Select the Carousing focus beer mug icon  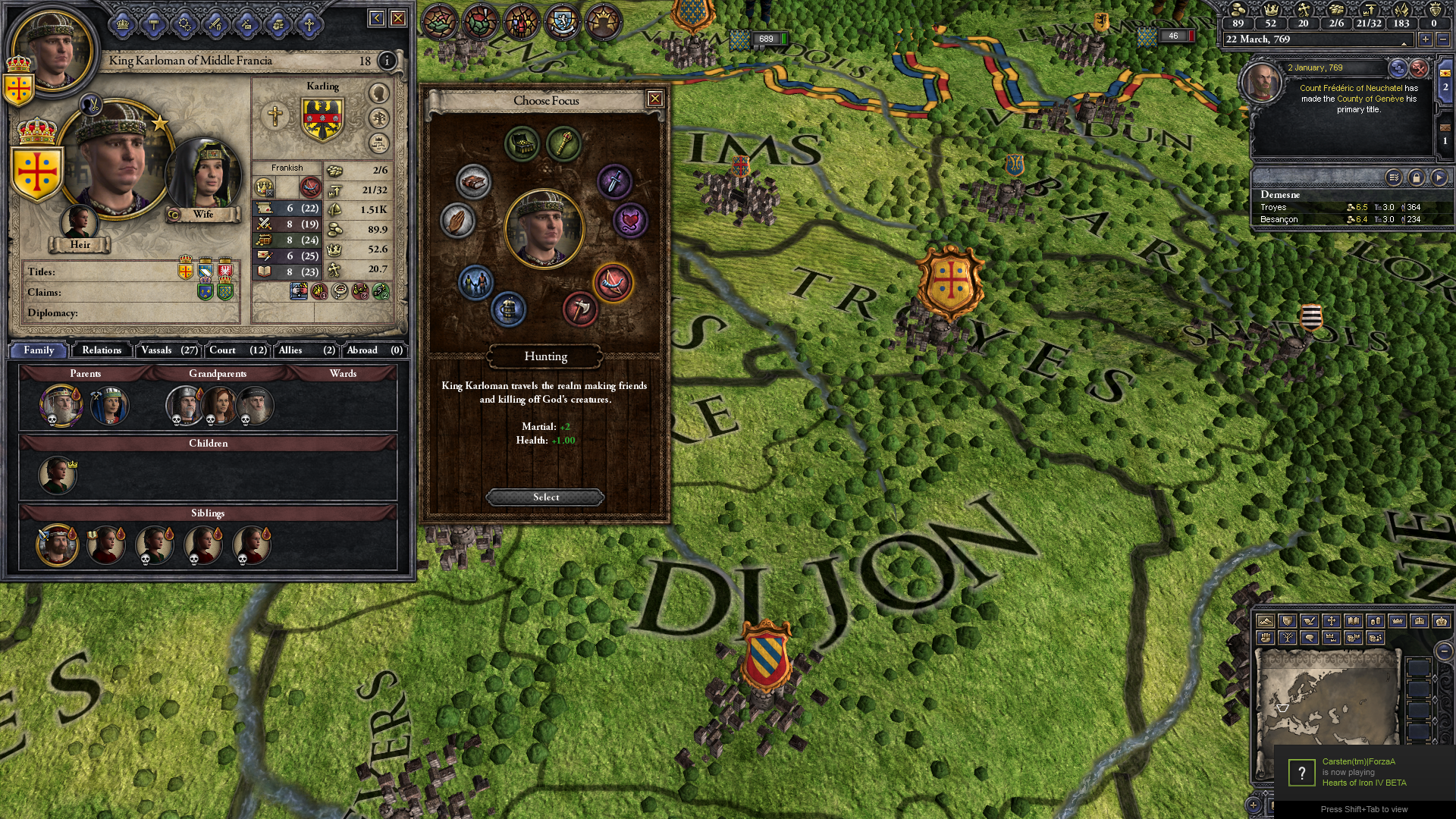507,309
